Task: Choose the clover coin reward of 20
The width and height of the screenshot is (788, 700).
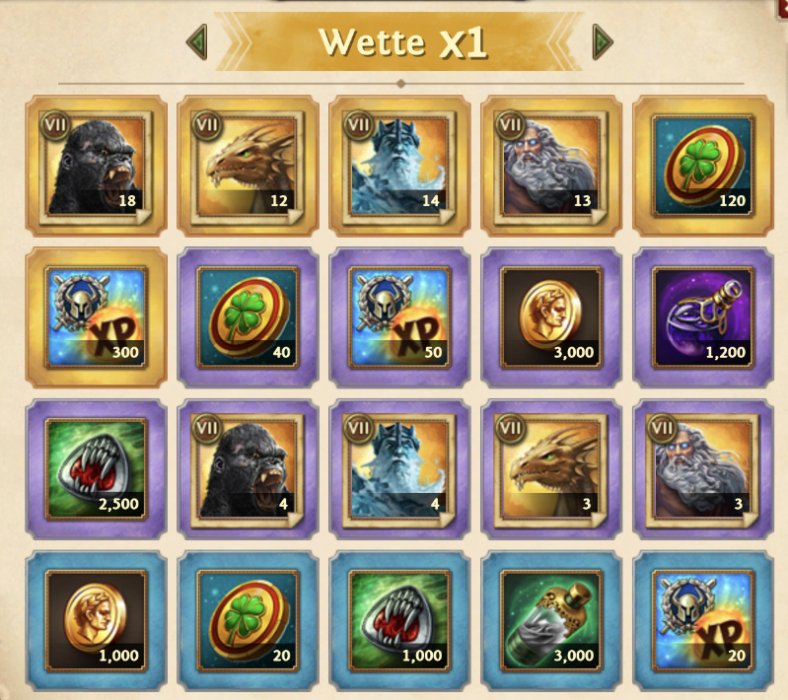Action: (248, 620)
